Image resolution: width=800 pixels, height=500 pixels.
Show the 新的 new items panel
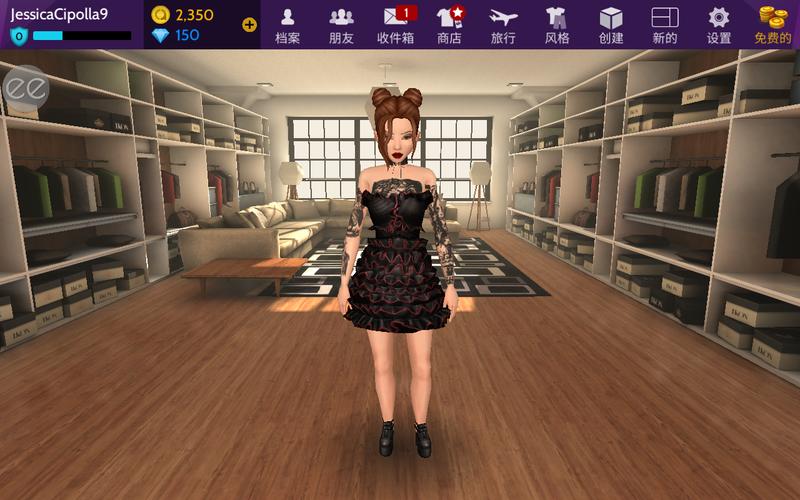coord(665,24)
